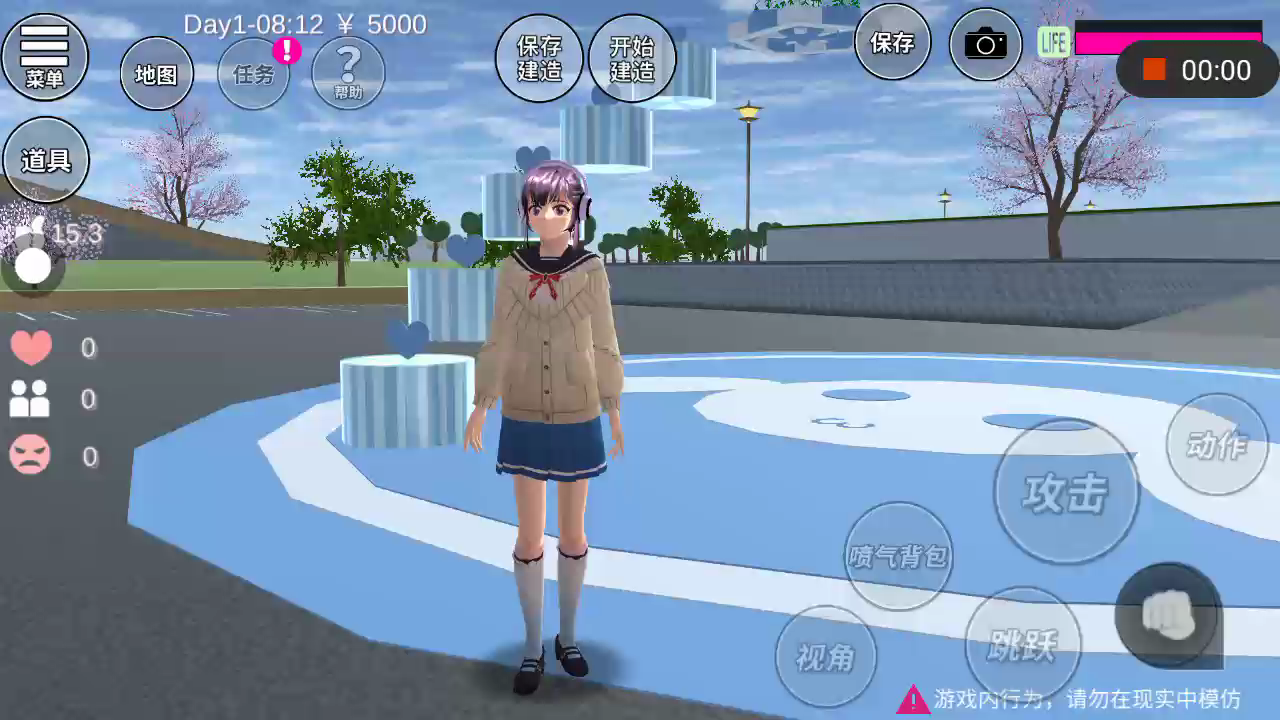Open the 菜单 hamburger menu
This screenshot has height=720, width=1280.
pos(45,56)
